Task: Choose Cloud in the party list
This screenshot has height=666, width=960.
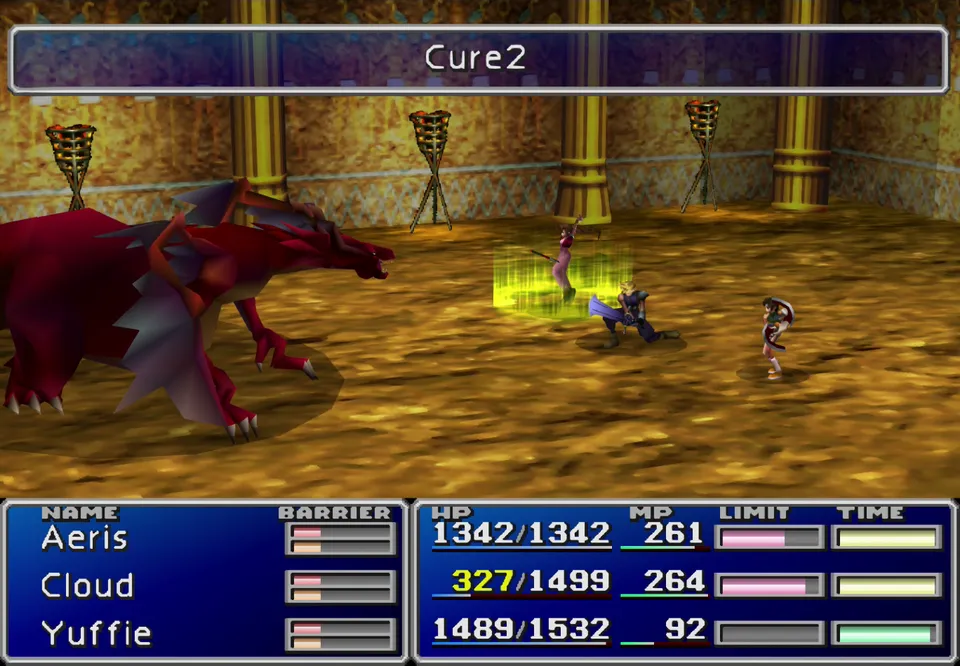Action: pyautogui.click(x=87, y=585)
